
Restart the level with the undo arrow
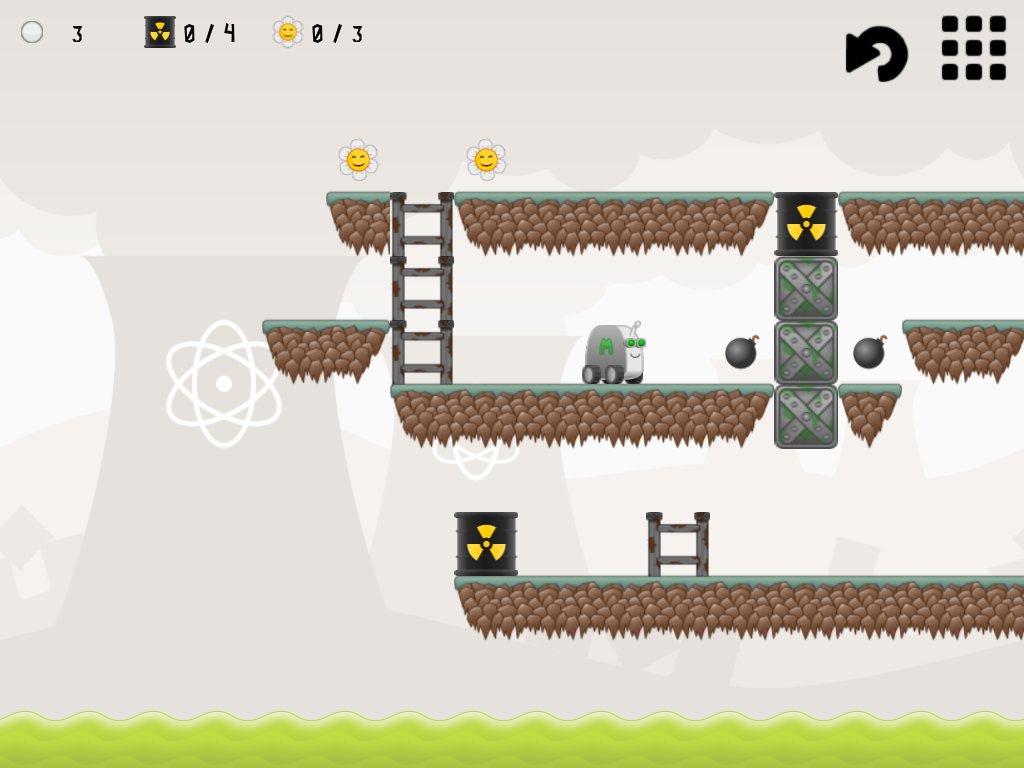(876, 51)
